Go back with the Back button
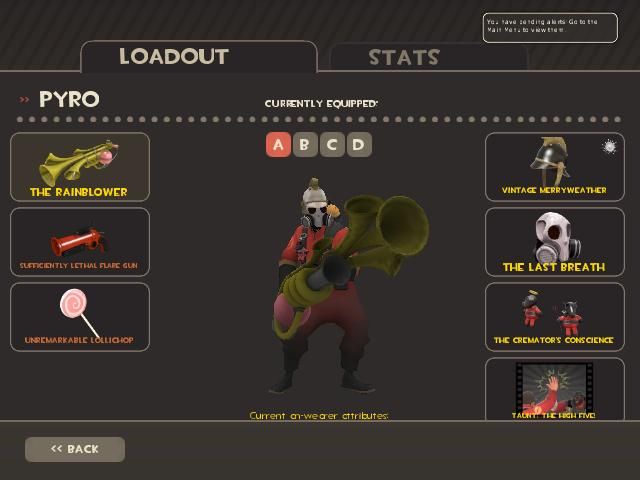The height and width of the screenshot is (480, 640). click(75, 449)
